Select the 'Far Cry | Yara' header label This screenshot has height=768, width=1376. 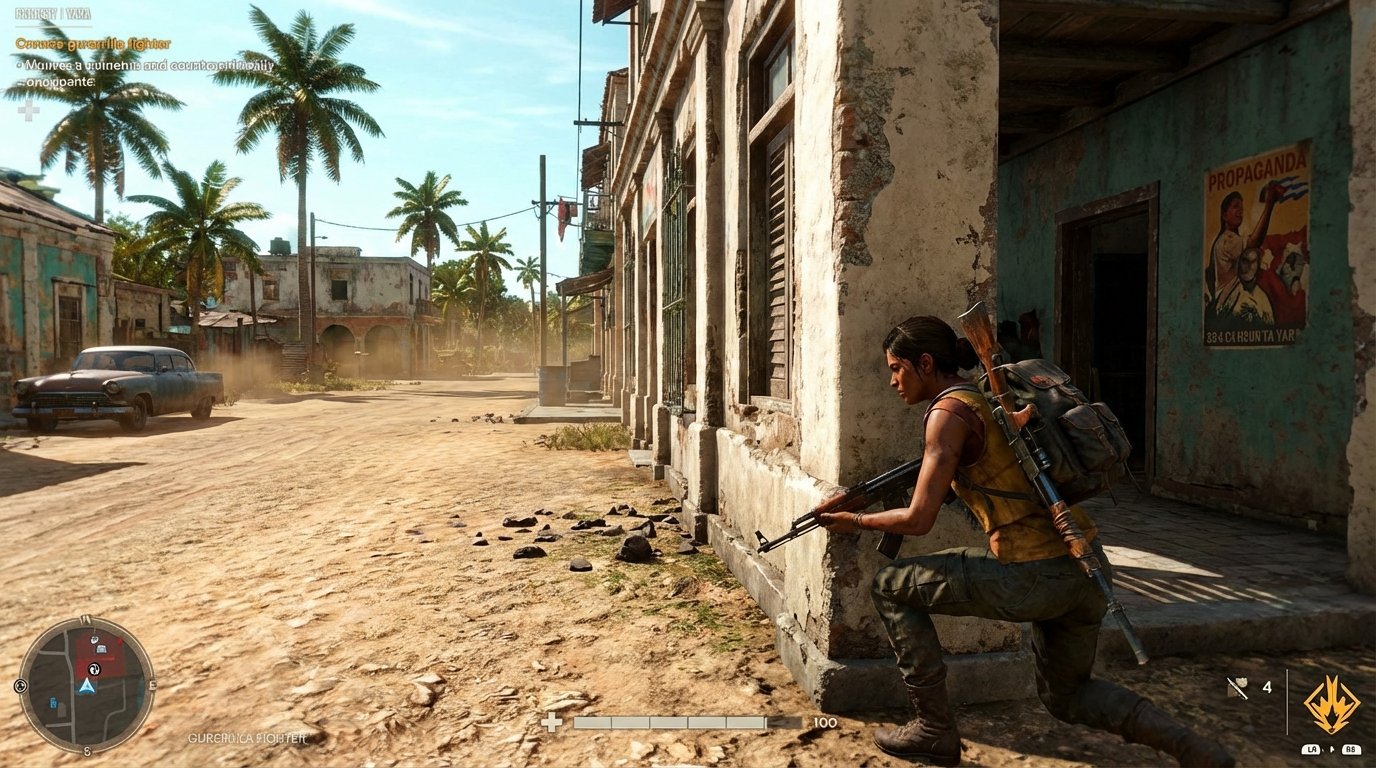pos(55,15)
